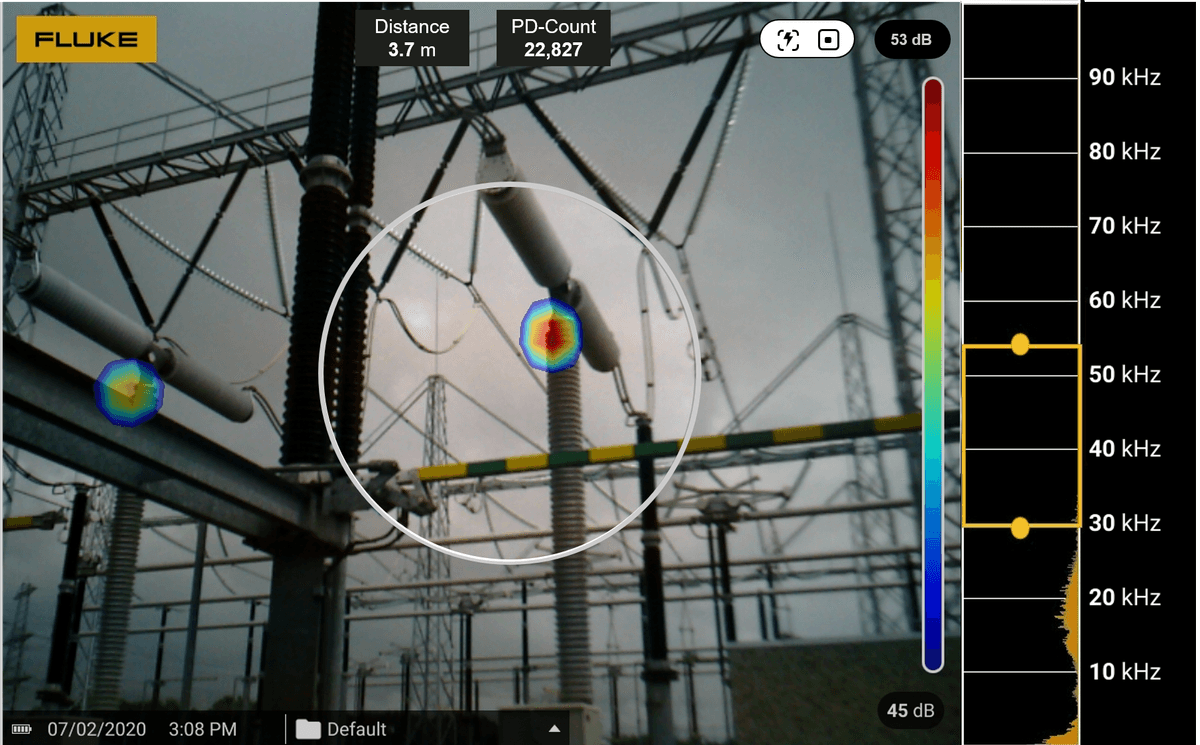The width and height of the screenshot is (1200, 745).
Task: Select the lightning bolt PD mode icon
Action: [x=789, y=40]
